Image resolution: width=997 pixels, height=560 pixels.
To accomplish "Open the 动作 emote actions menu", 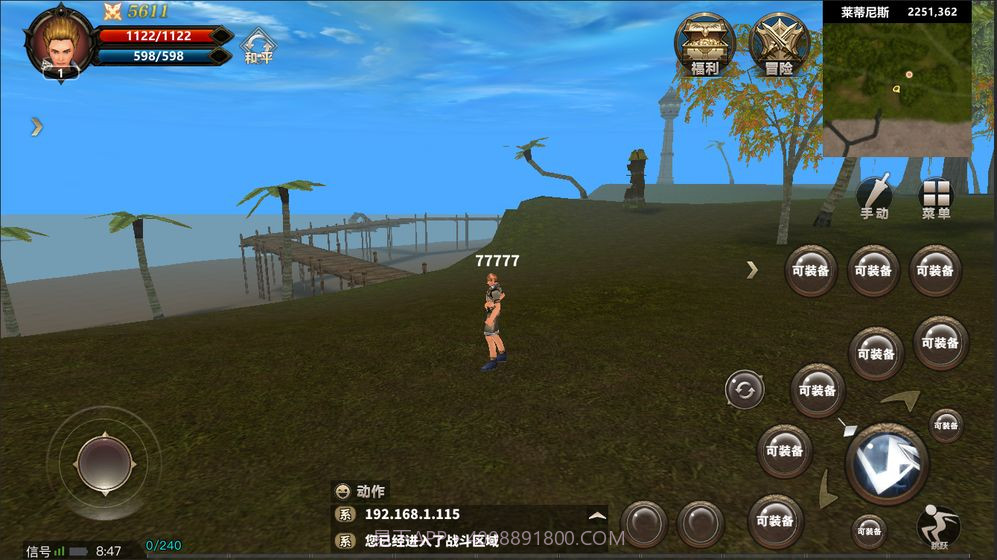I will (x=360, y=491).
